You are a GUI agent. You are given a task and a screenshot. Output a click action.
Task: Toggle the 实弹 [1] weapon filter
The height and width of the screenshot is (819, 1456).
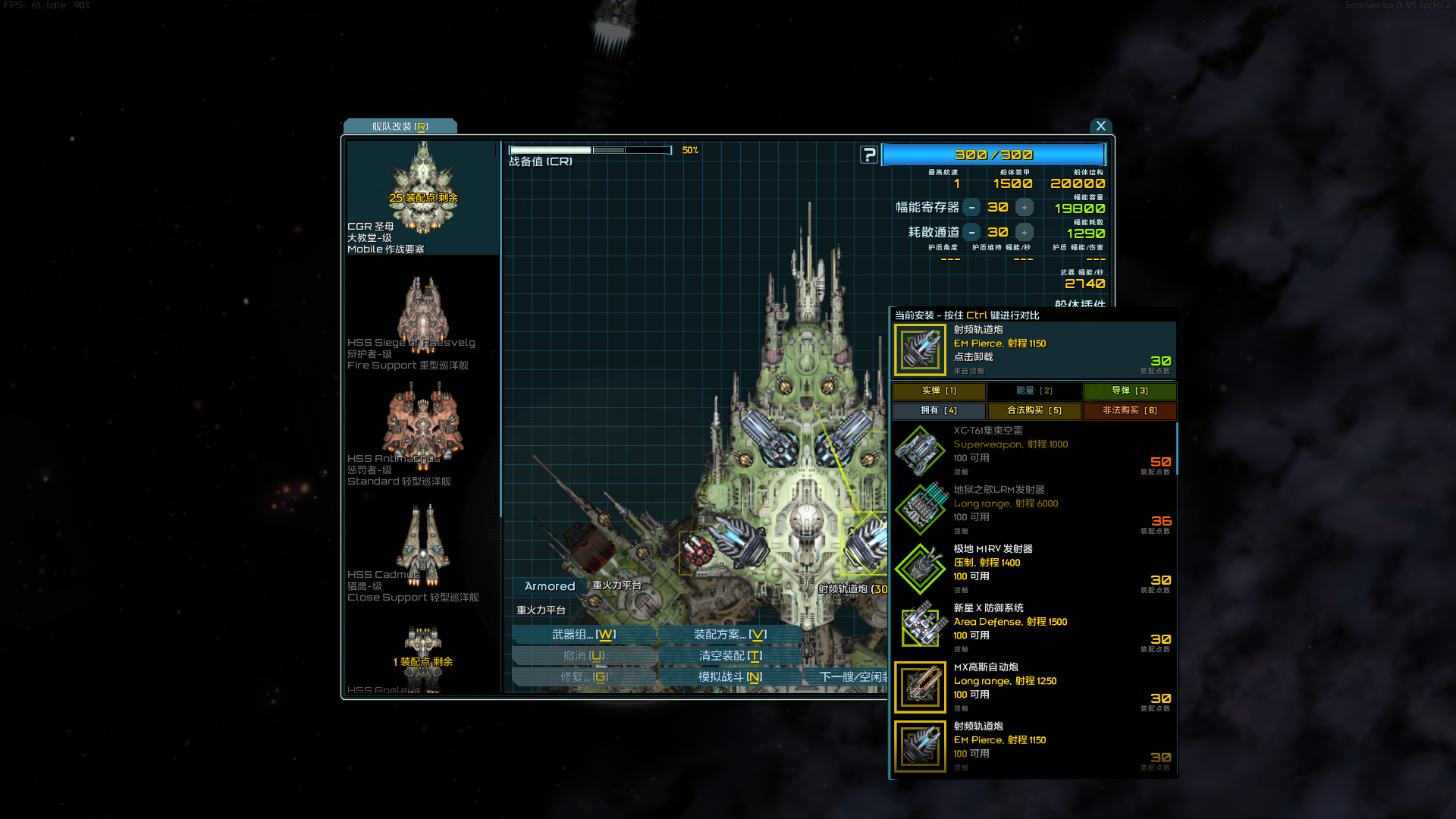coord(938,391)
